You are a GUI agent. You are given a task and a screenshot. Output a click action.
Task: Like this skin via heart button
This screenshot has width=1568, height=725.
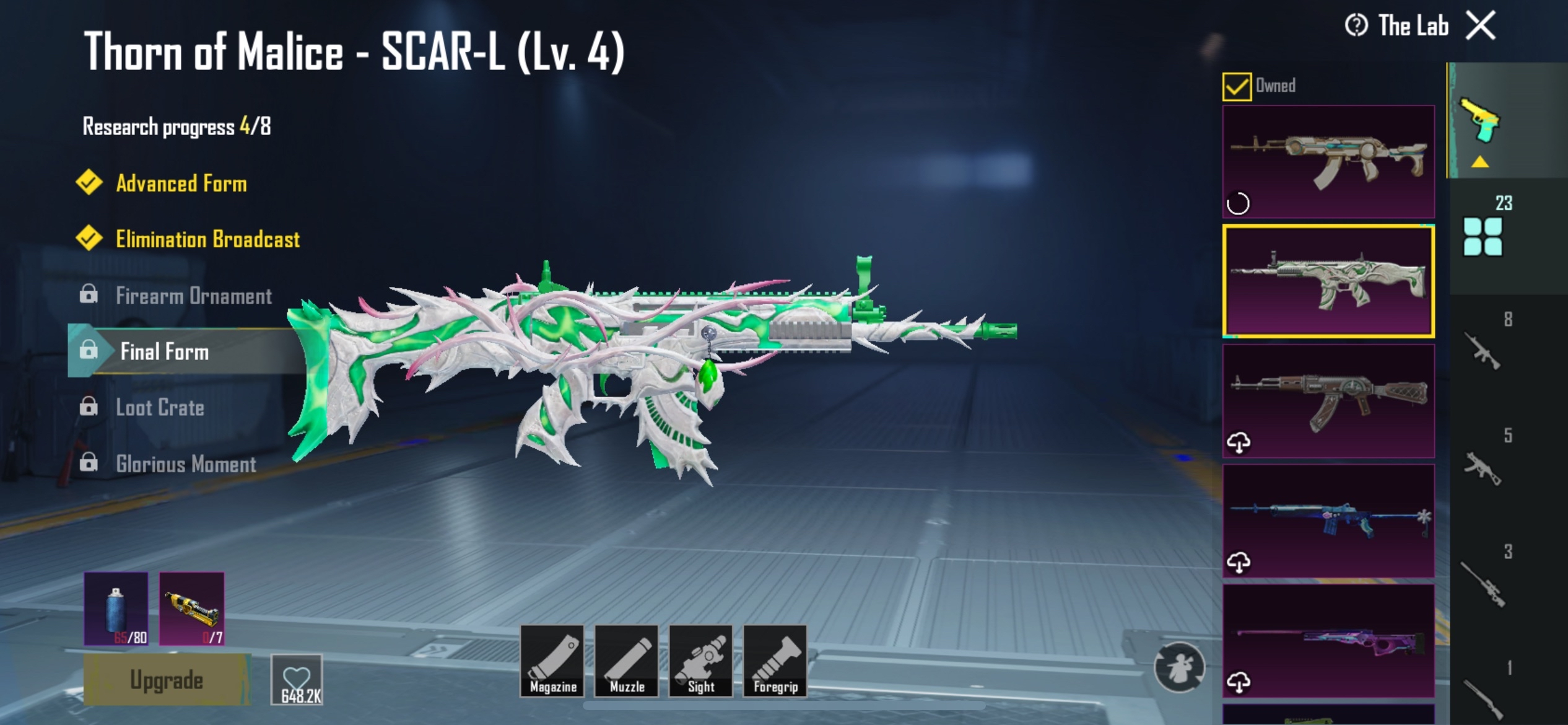tap(297, 680)
